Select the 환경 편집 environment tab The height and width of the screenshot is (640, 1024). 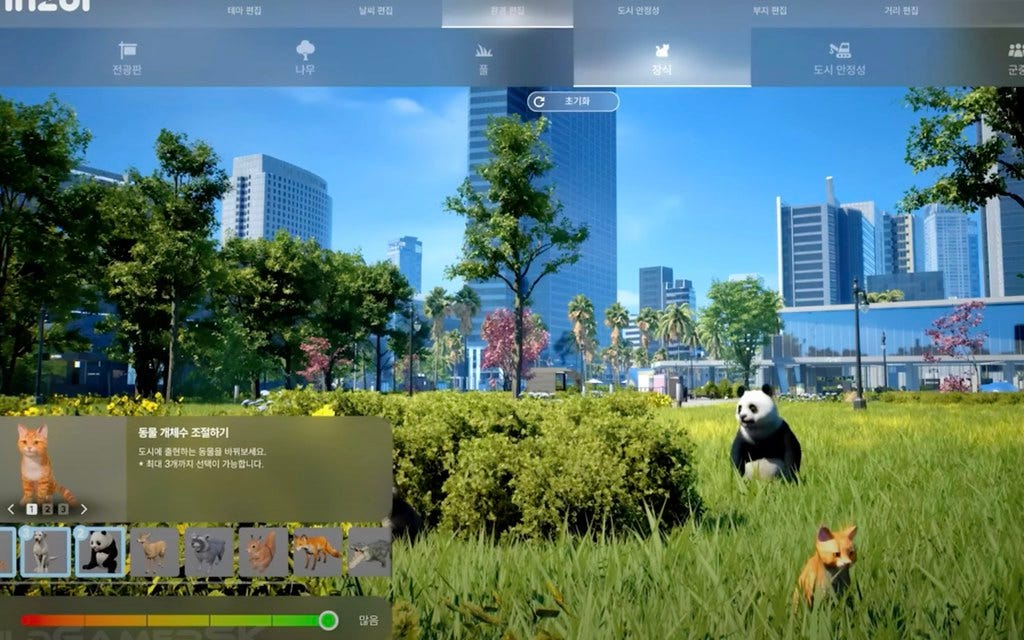coord(508,12)
